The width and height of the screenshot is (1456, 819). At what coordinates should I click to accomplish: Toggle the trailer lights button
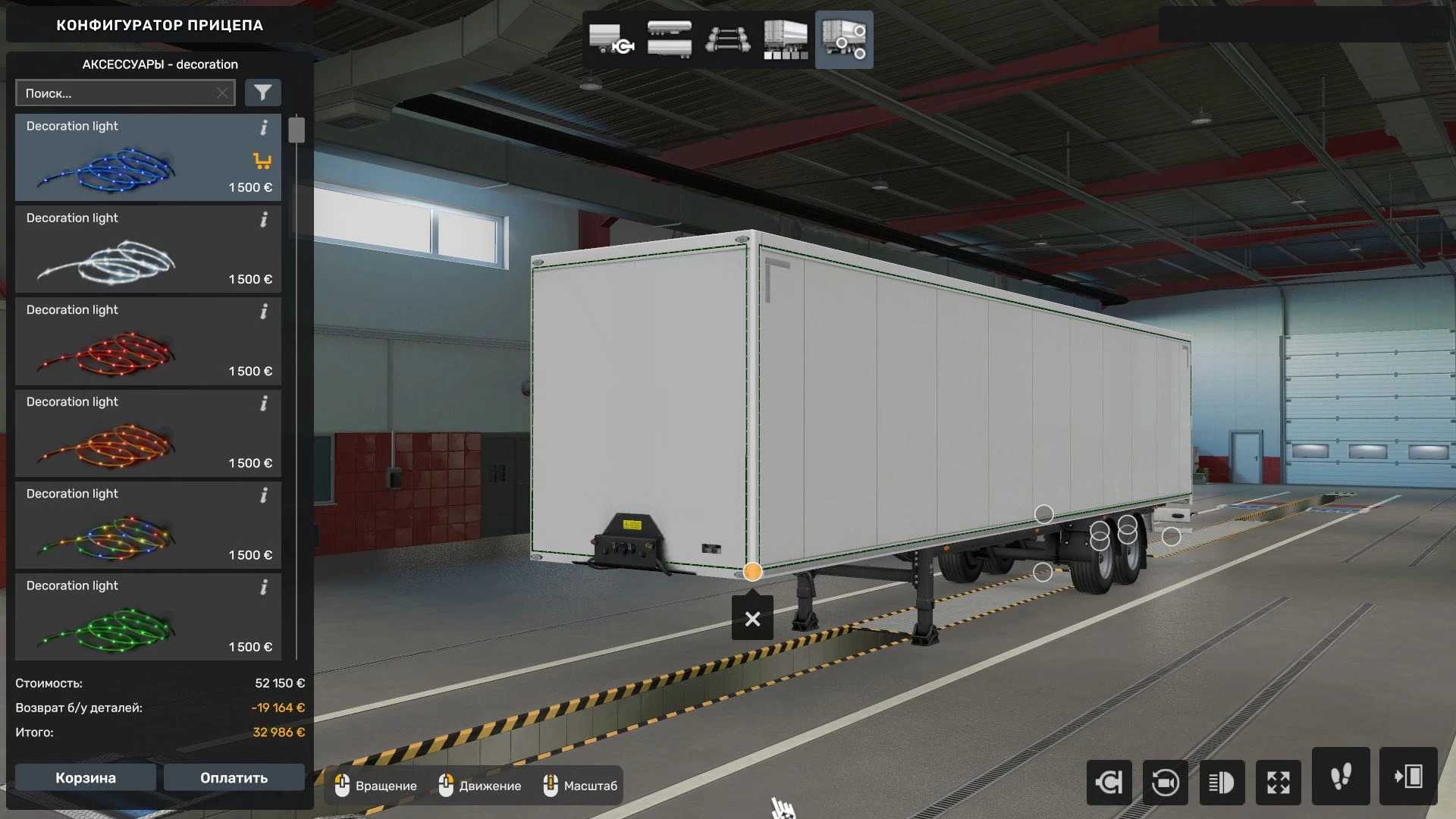(1222, 782)
